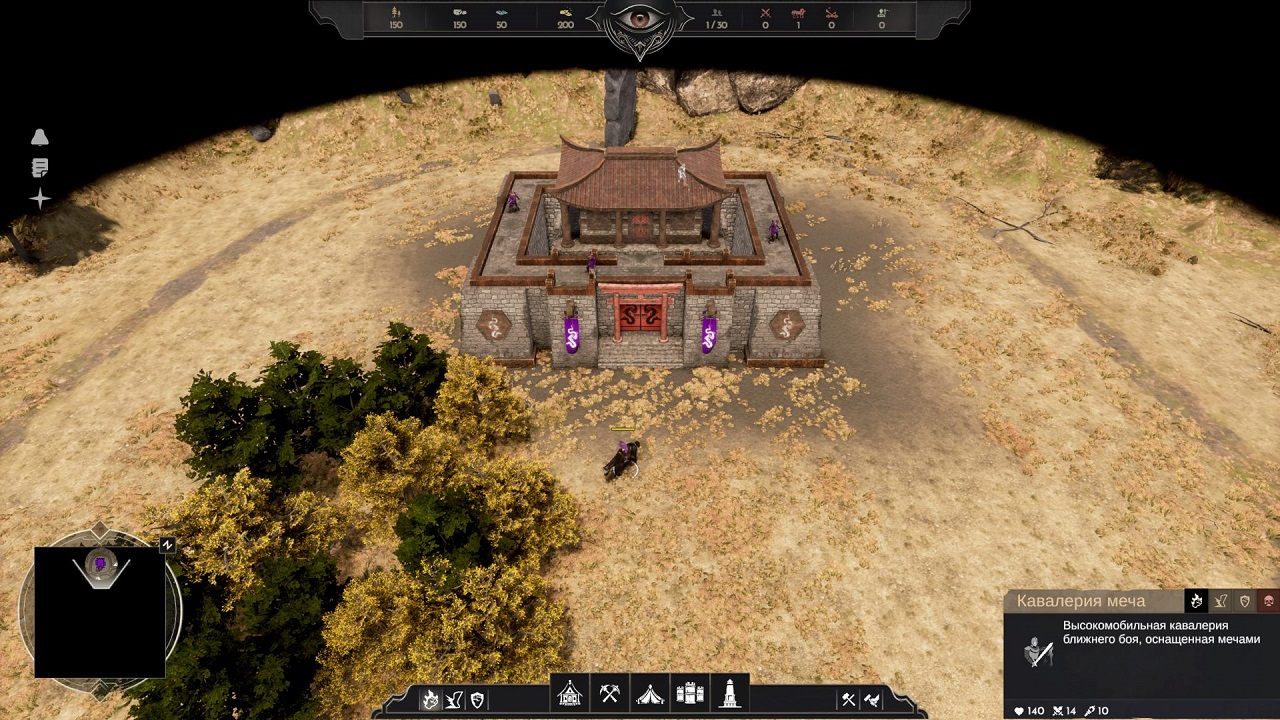Select the tower building category
Screen dimensions: 1280x720
coord(731,693)
